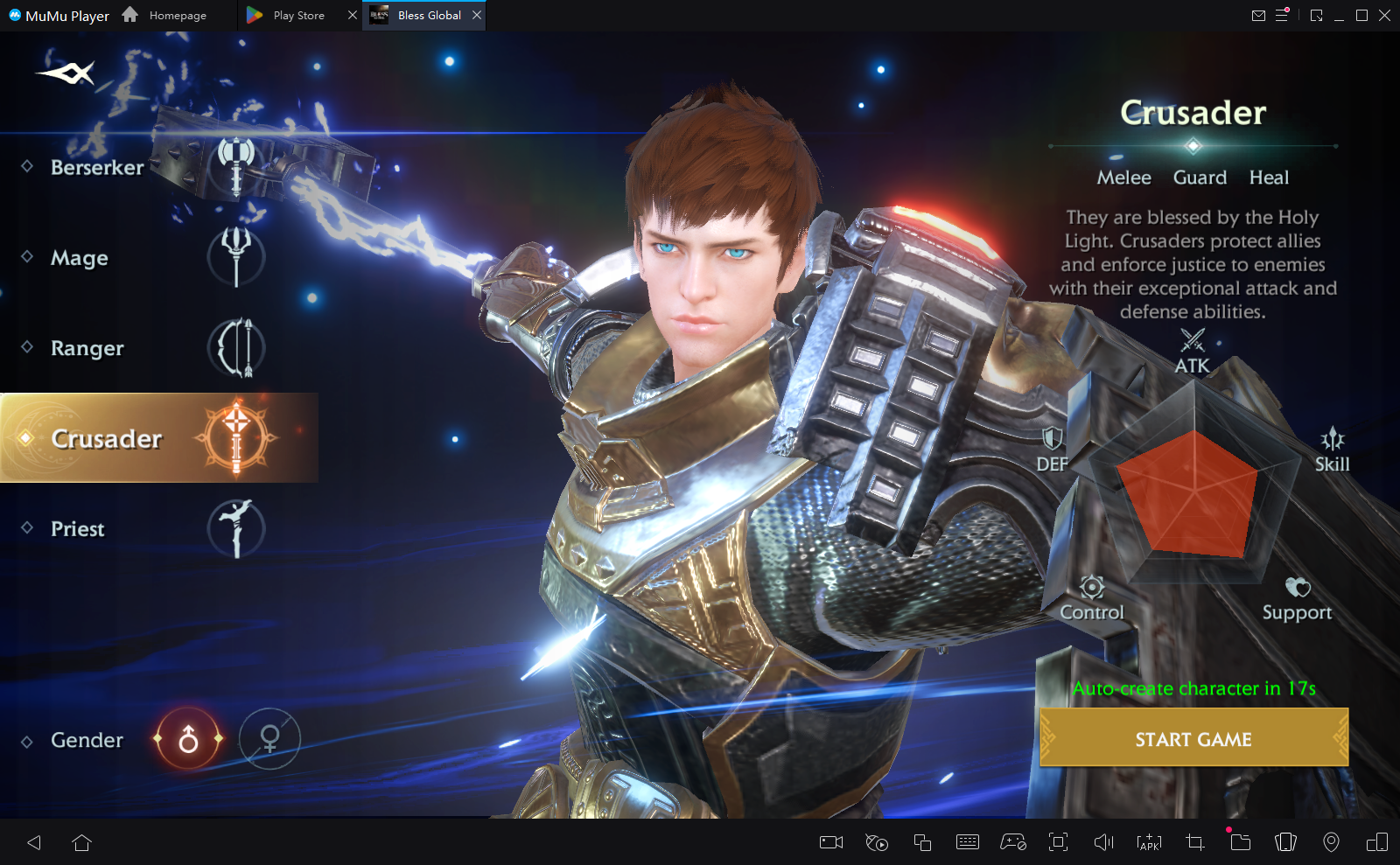Choose the Mage class option
1400x865 pixels.
80,258
